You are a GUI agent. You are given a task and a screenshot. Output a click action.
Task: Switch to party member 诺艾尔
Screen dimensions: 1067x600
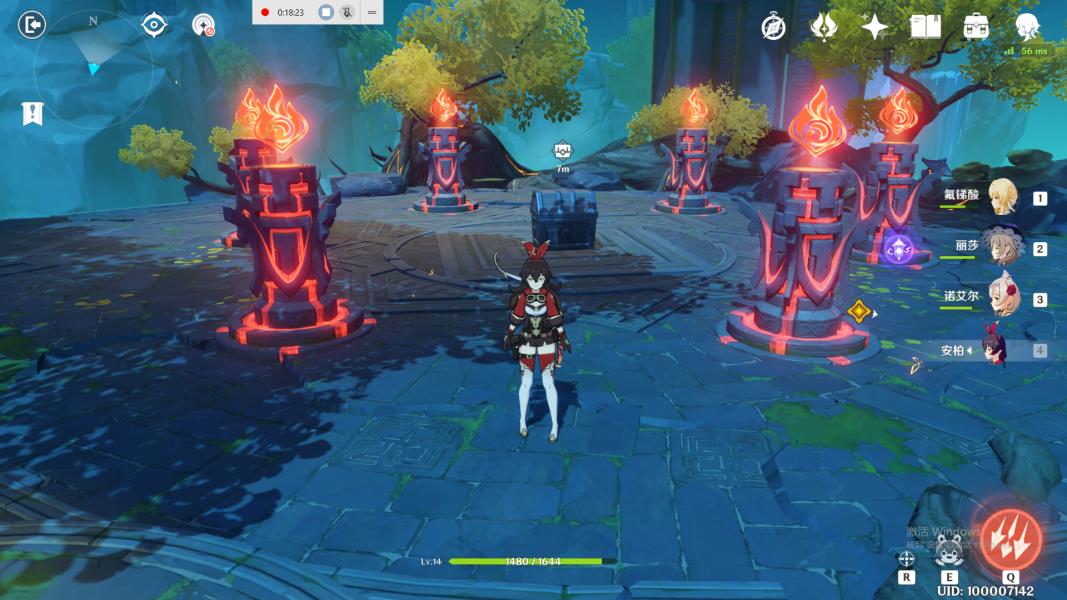tap(1002, 298)
